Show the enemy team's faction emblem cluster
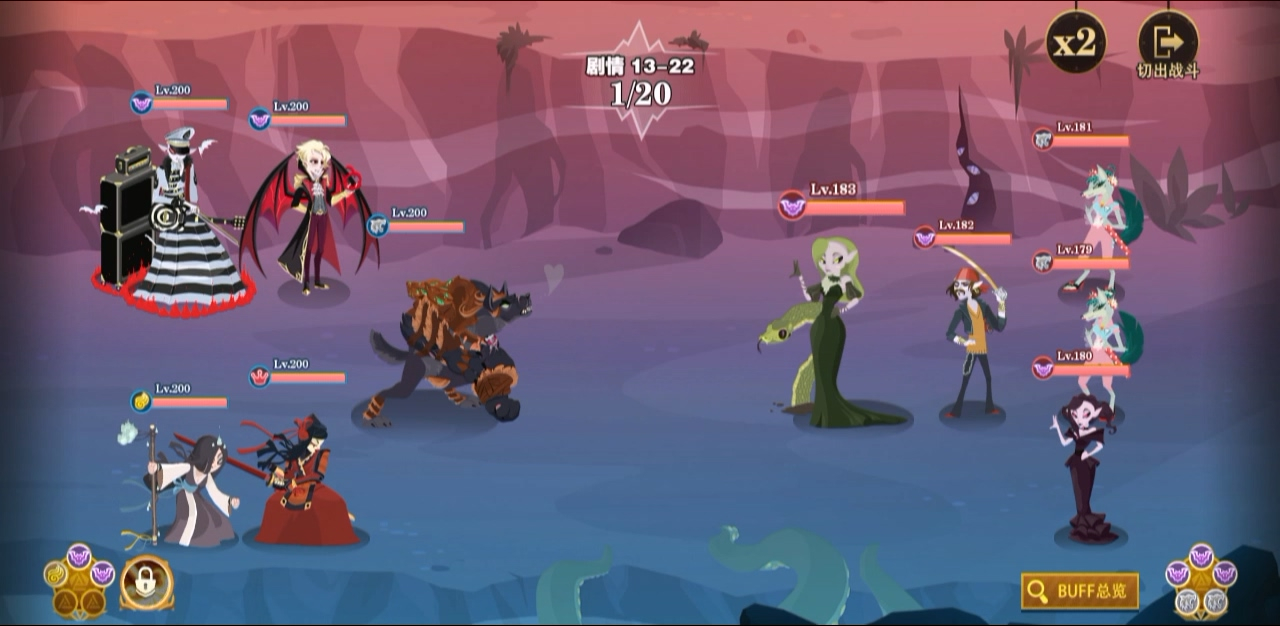Screen dimensions: 1280x626 pos(1200,581)
